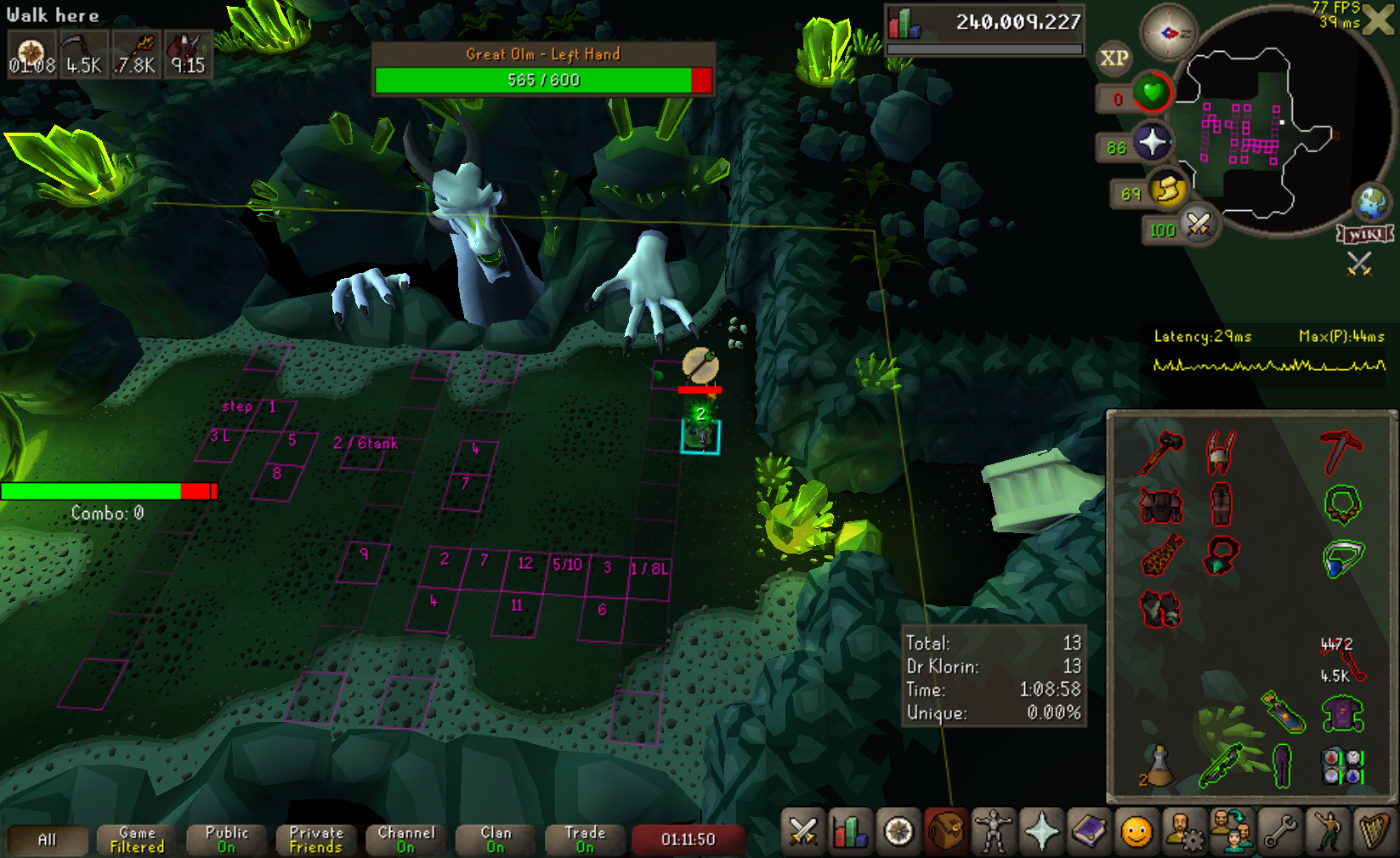Select the winged helm in inventory

pos(1221,451)
